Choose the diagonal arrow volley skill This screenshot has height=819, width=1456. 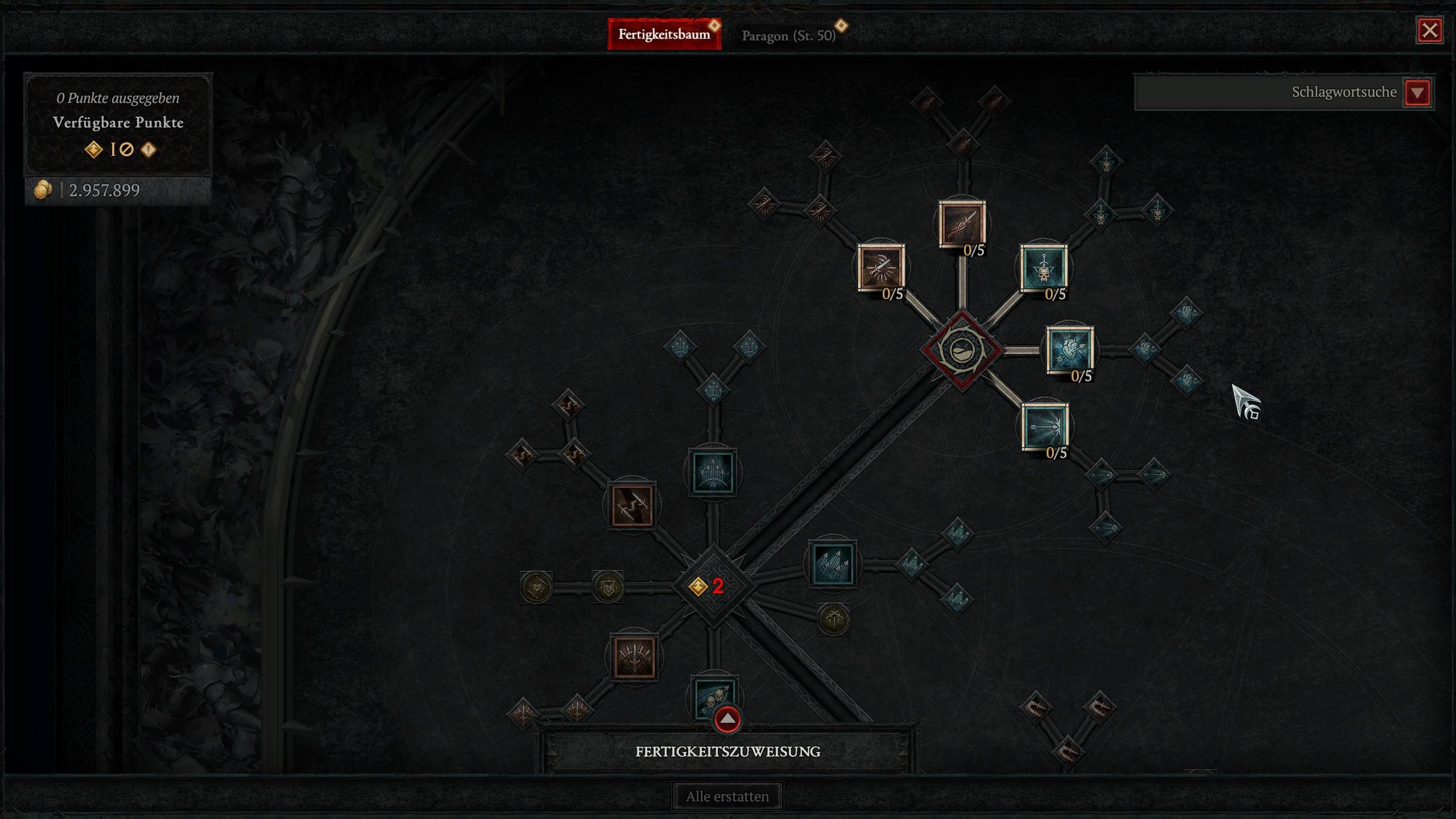[x=833, y=564]
